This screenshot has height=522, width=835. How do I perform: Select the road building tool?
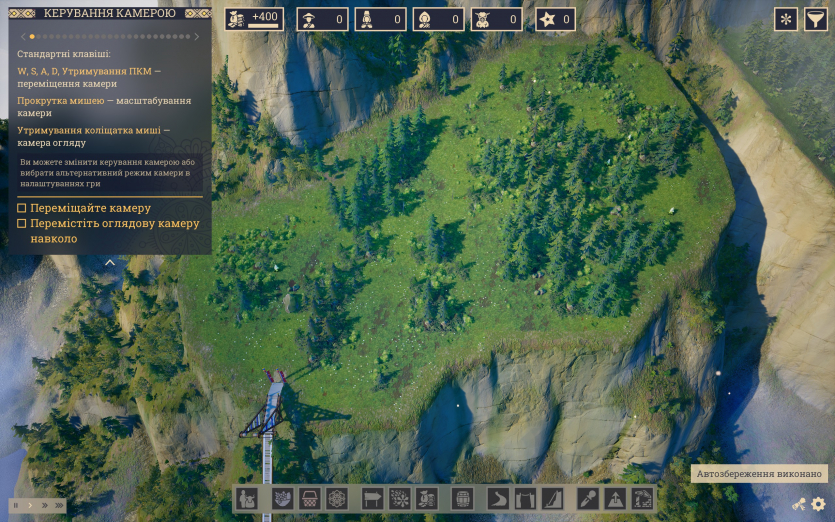click(498, 498)
